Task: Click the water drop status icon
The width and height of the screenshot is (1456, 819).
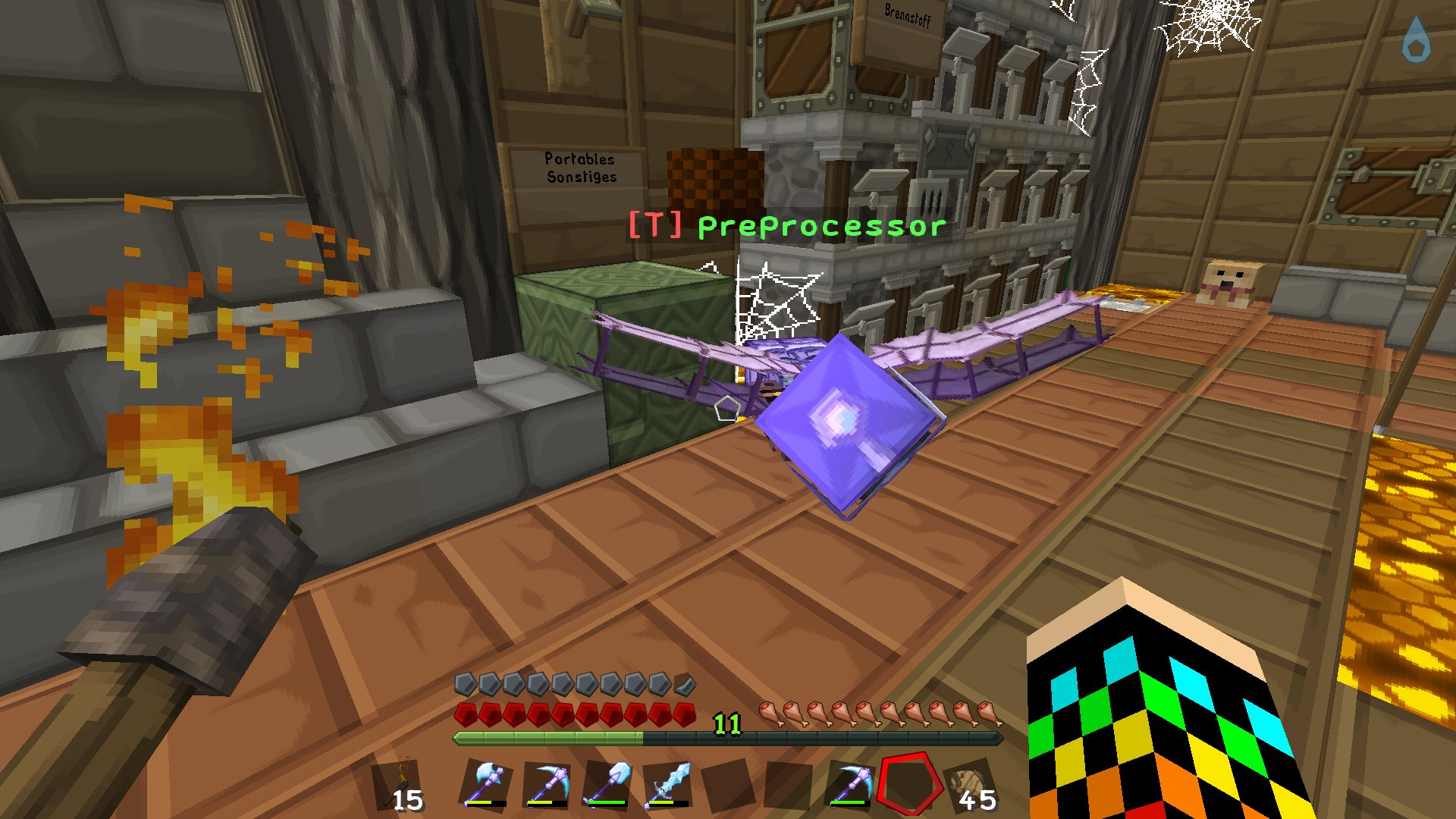Action: (1415, 40)
